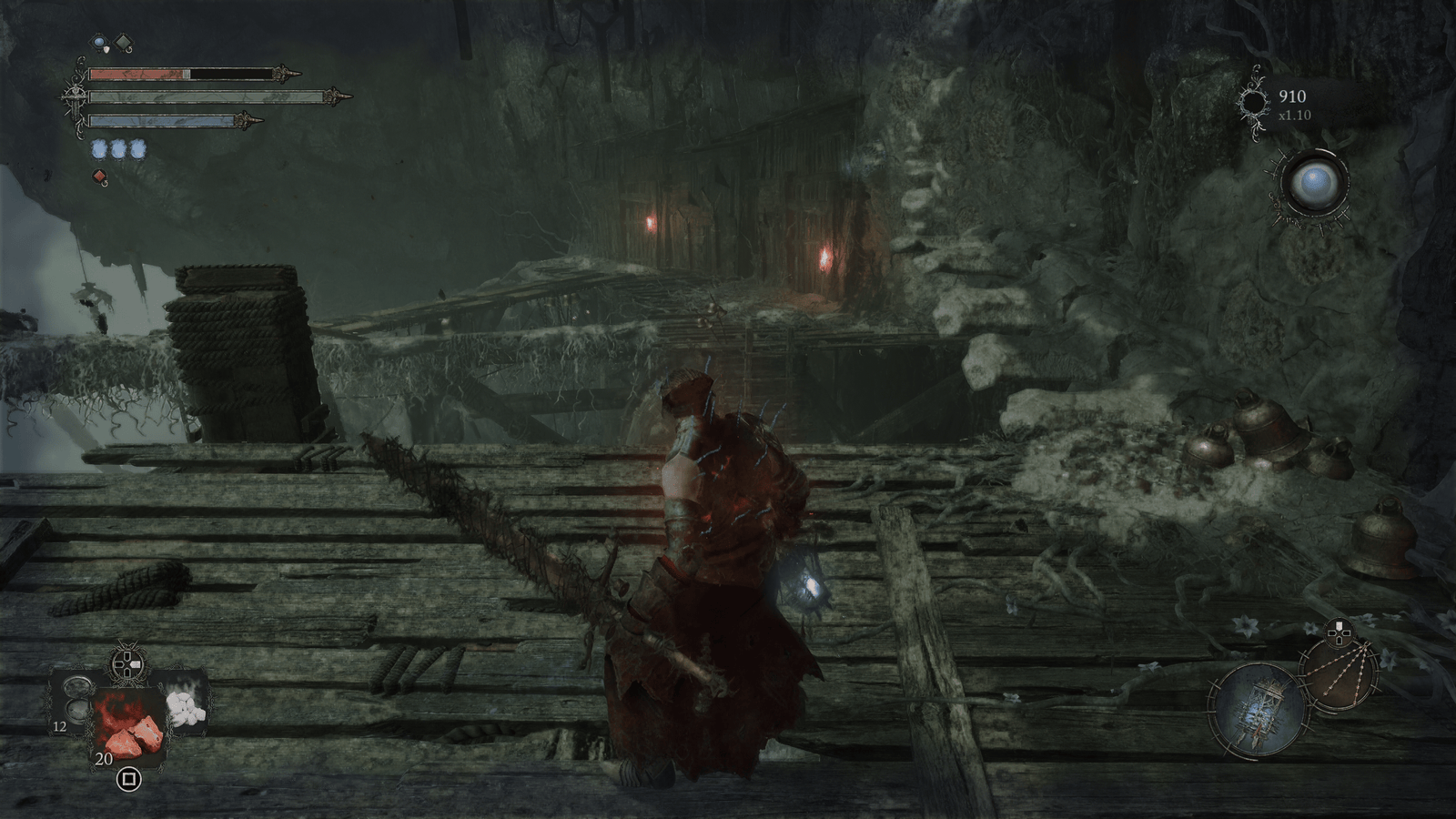The width and height of the screenshot is (1456, 819).
Task: Click the pocket watch item showing 12
Action: tap(76, 701)
